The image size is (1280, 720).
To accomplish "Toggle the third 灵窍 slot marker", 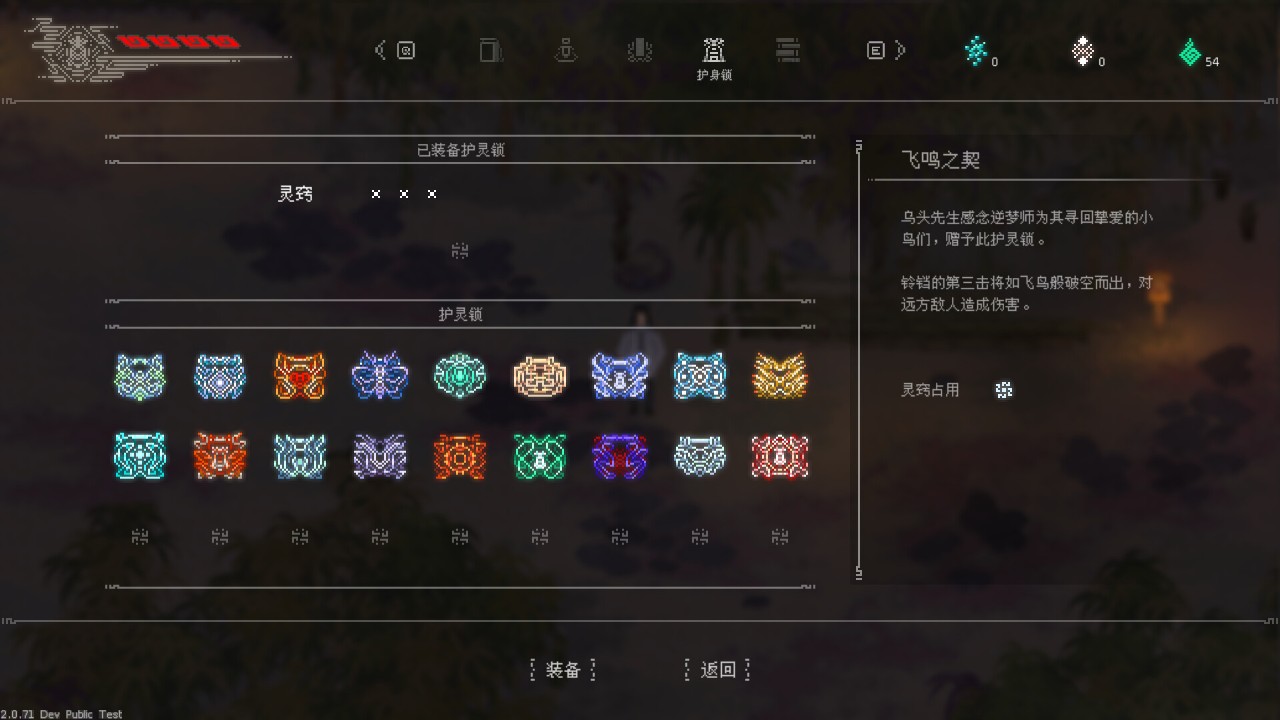I will click(x=431, y=194).
